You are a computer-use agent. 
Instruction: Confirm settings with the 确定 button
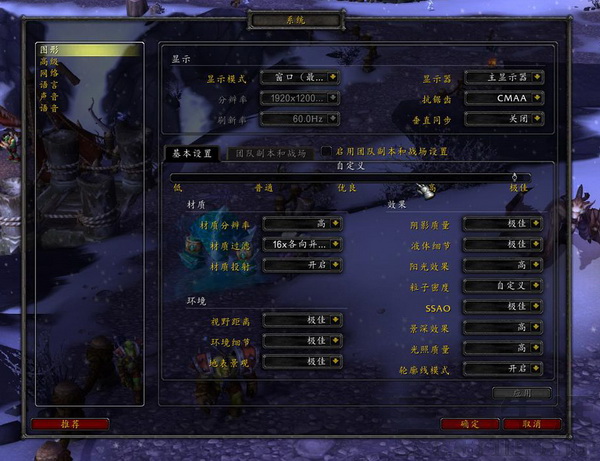[x=469, y=424]
